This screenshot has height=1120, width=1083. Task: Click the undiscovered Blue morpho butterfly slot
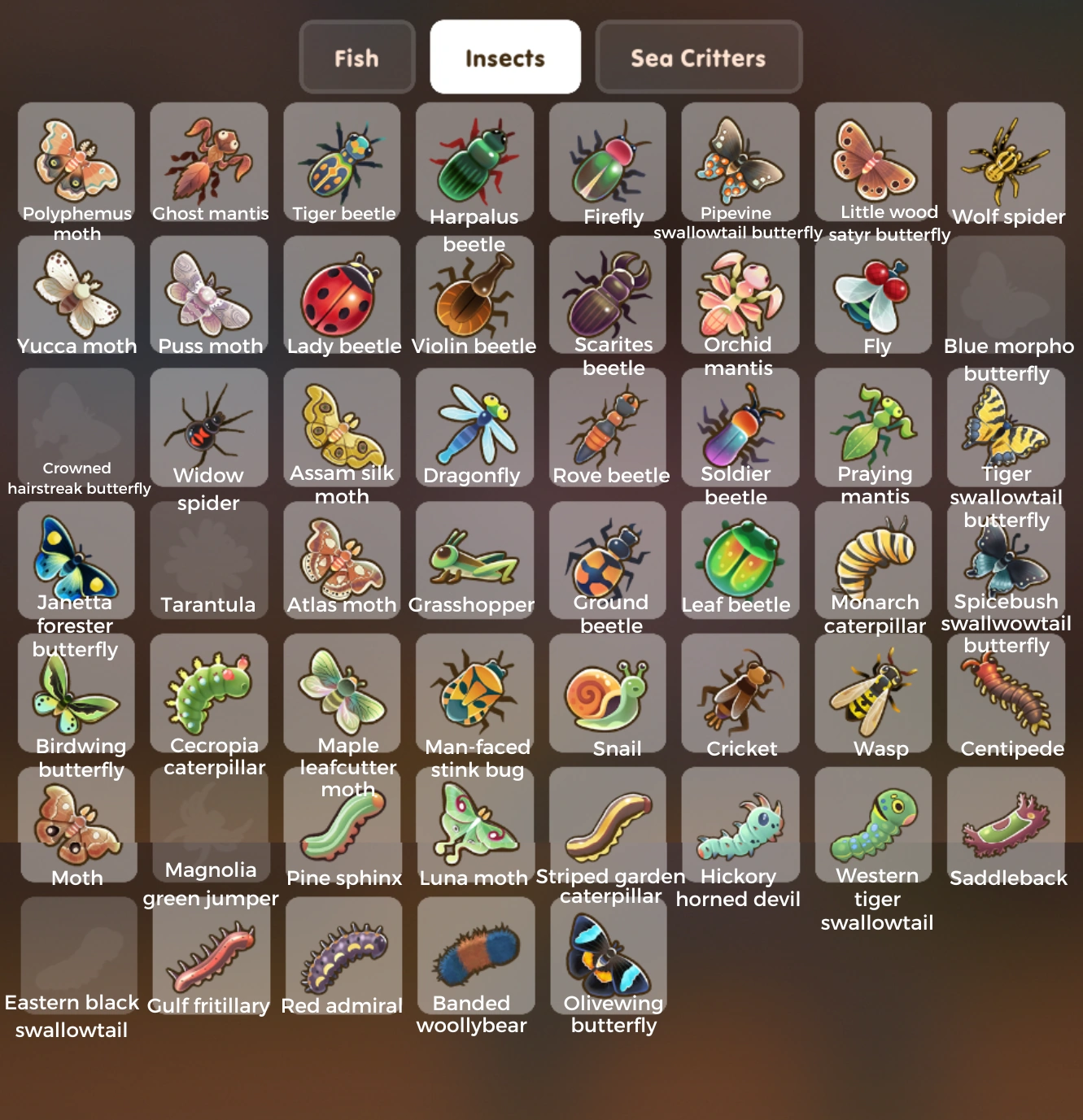click(x=1007, y=293)
